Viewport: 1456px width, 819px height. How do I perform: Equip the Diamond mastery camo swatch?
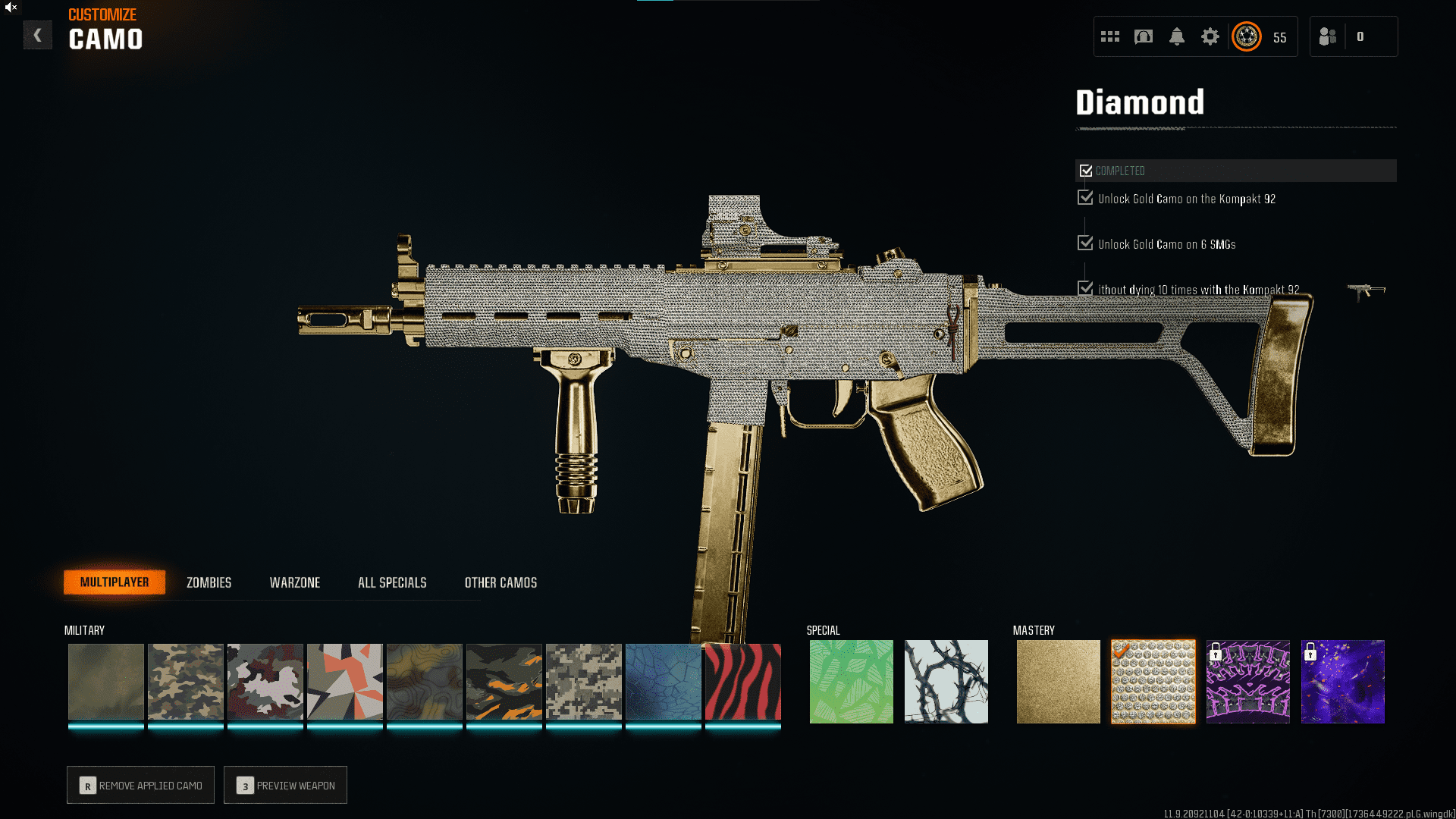[1153, 681]
